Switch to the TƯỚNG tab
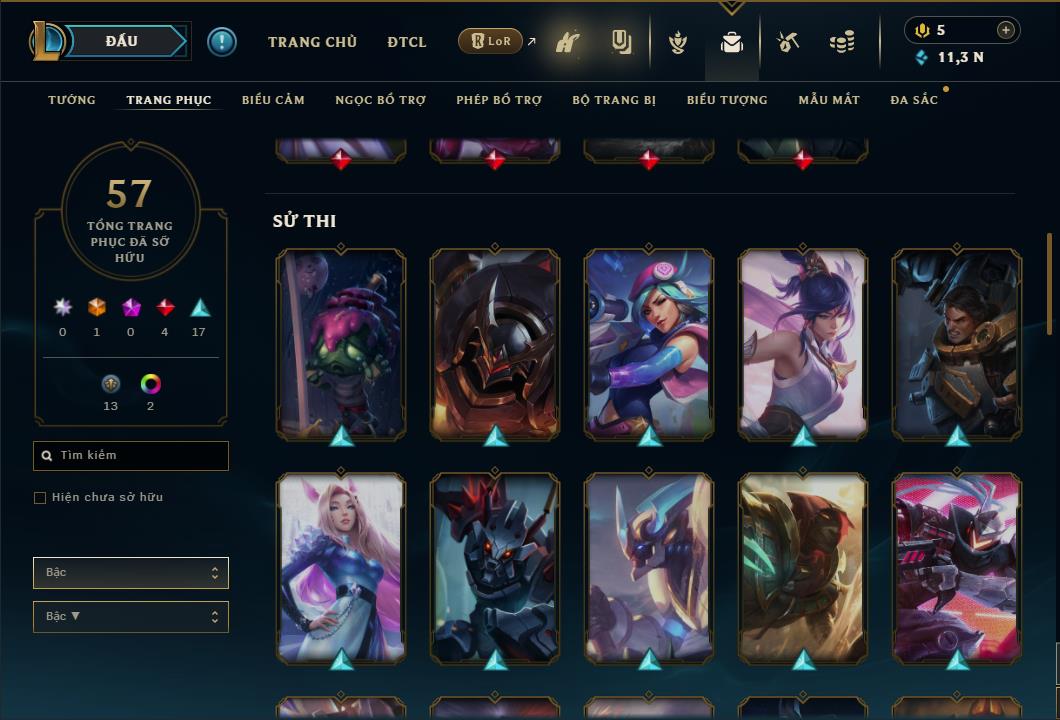The height and width of the screenshot is (720, 1060). coord(72,100)
